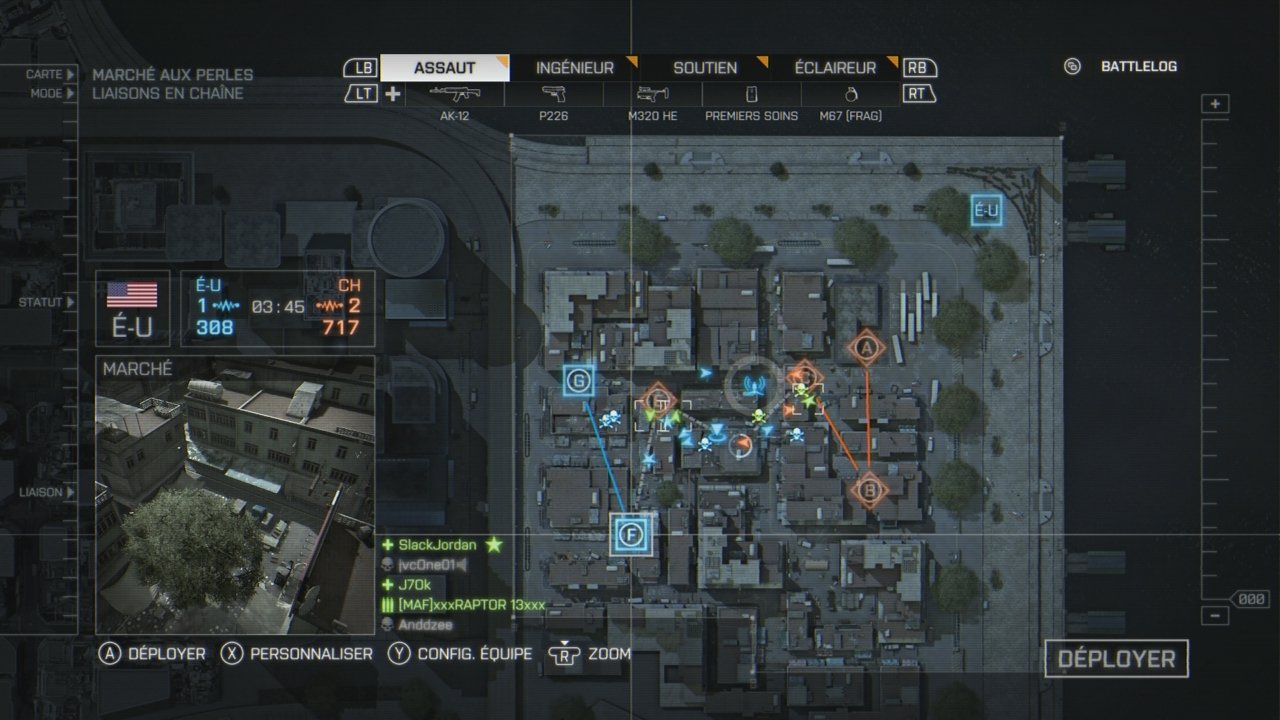Choose the Soutien class tab
This screenshot has width=1280, height=720.
pyautogui.click(x=705, y=68)
